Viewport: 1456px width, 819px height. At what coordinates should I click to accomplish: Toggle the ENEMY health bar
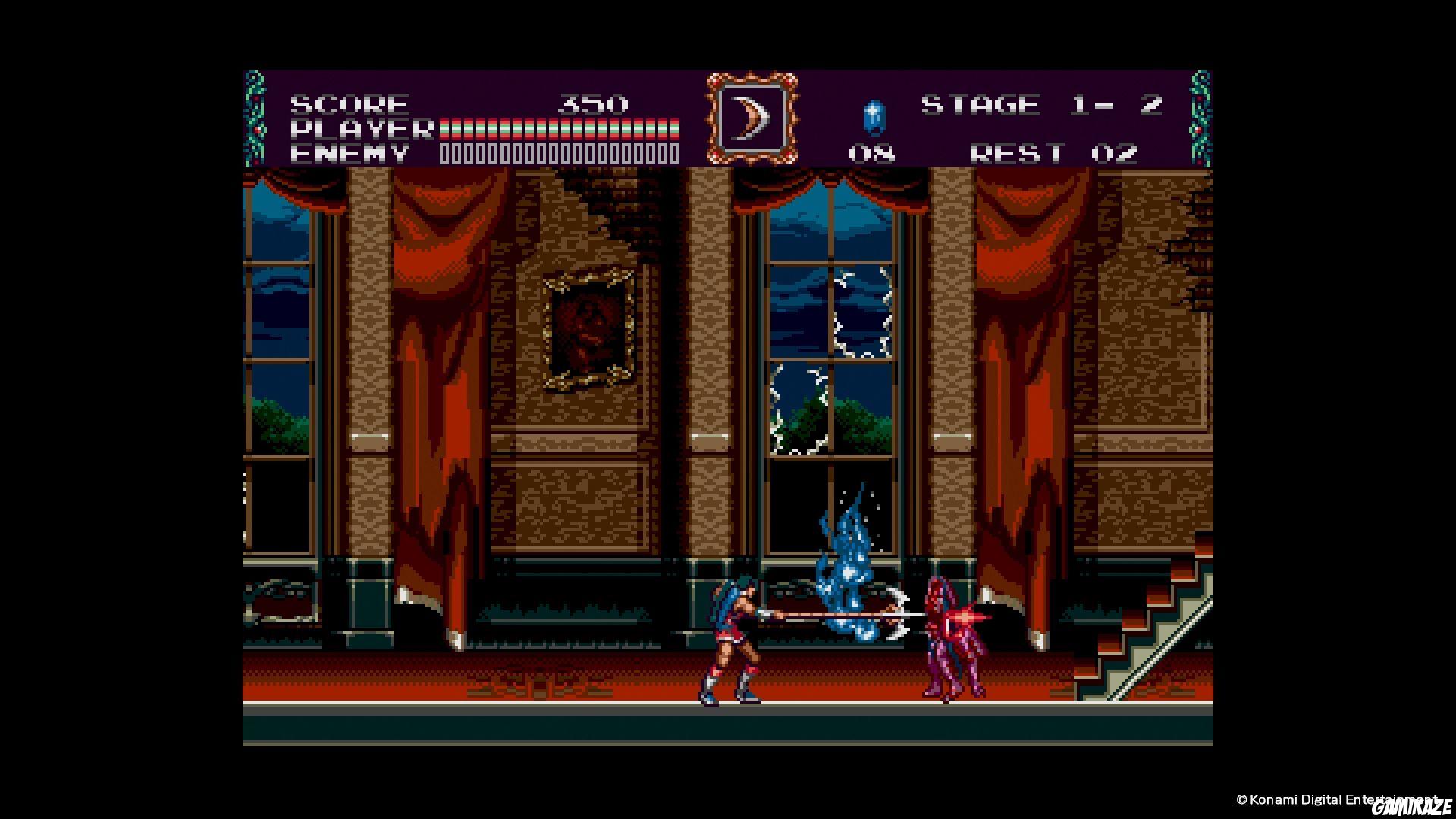click(557, 154)
